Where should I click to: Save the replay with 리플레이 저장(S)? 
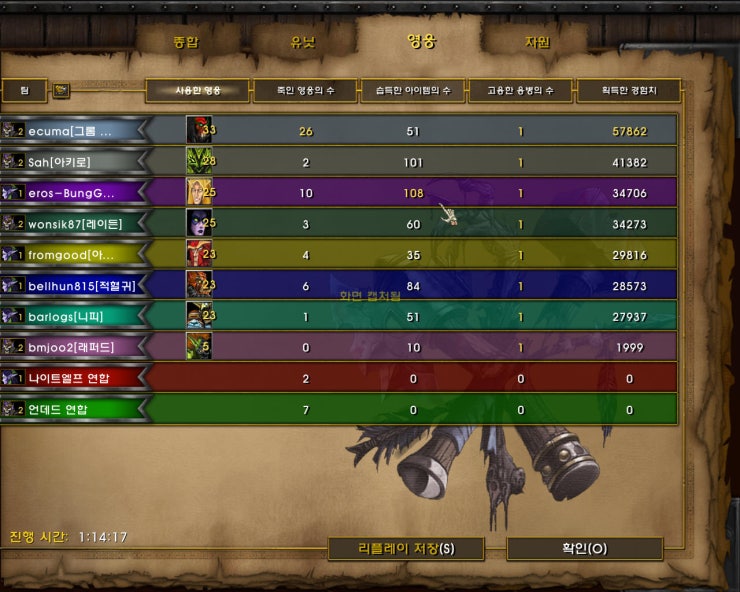tap(406, 548)
